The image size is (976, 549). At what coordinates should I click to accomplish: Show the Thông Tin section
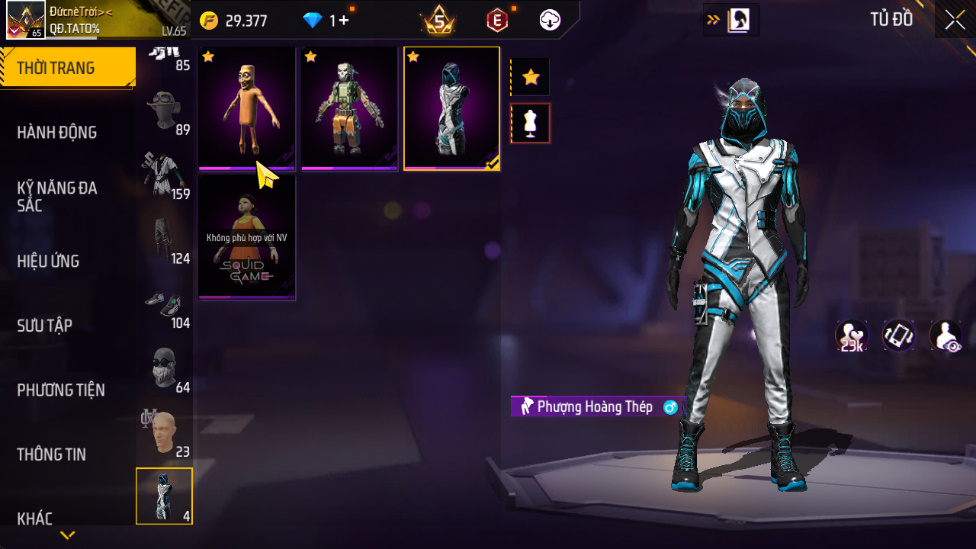52,454
